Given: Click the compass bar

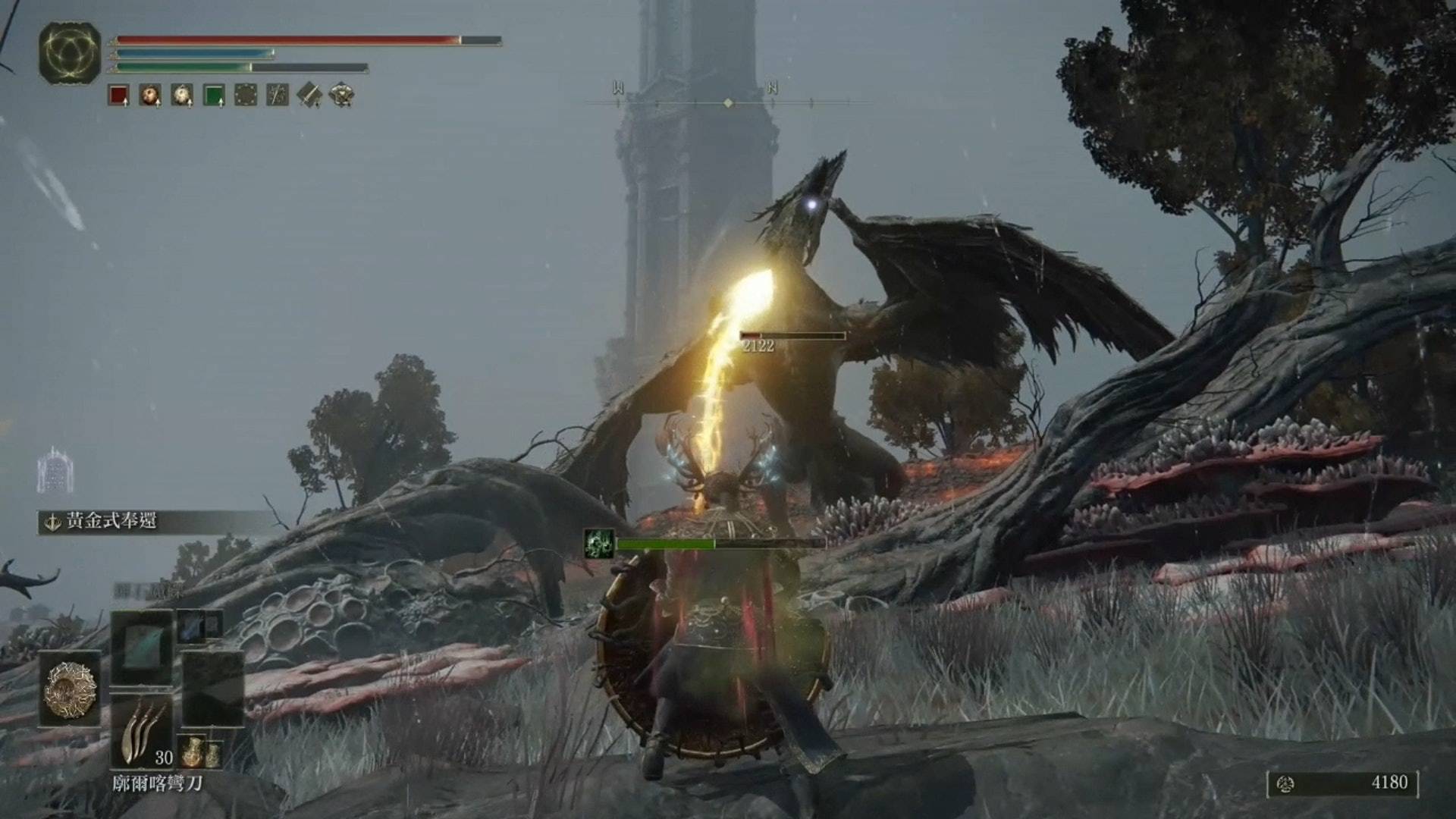Looking at the screenshot, I should coord(728,102).
